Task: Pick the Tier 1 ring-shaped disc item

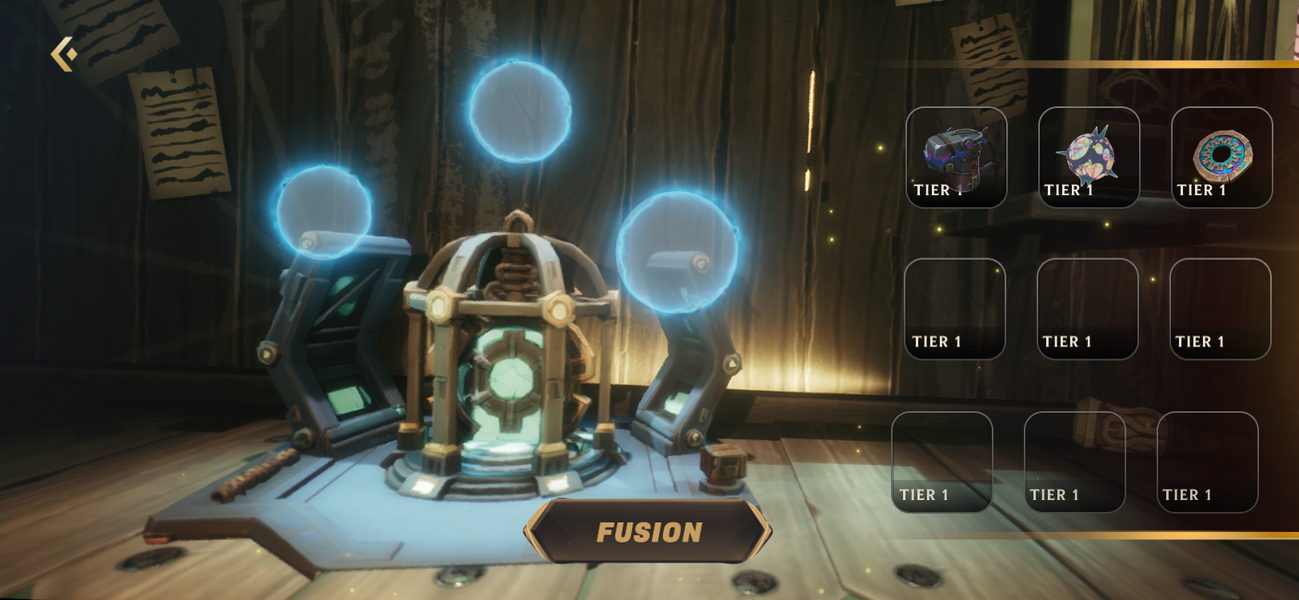Action: pos(1221,157)
